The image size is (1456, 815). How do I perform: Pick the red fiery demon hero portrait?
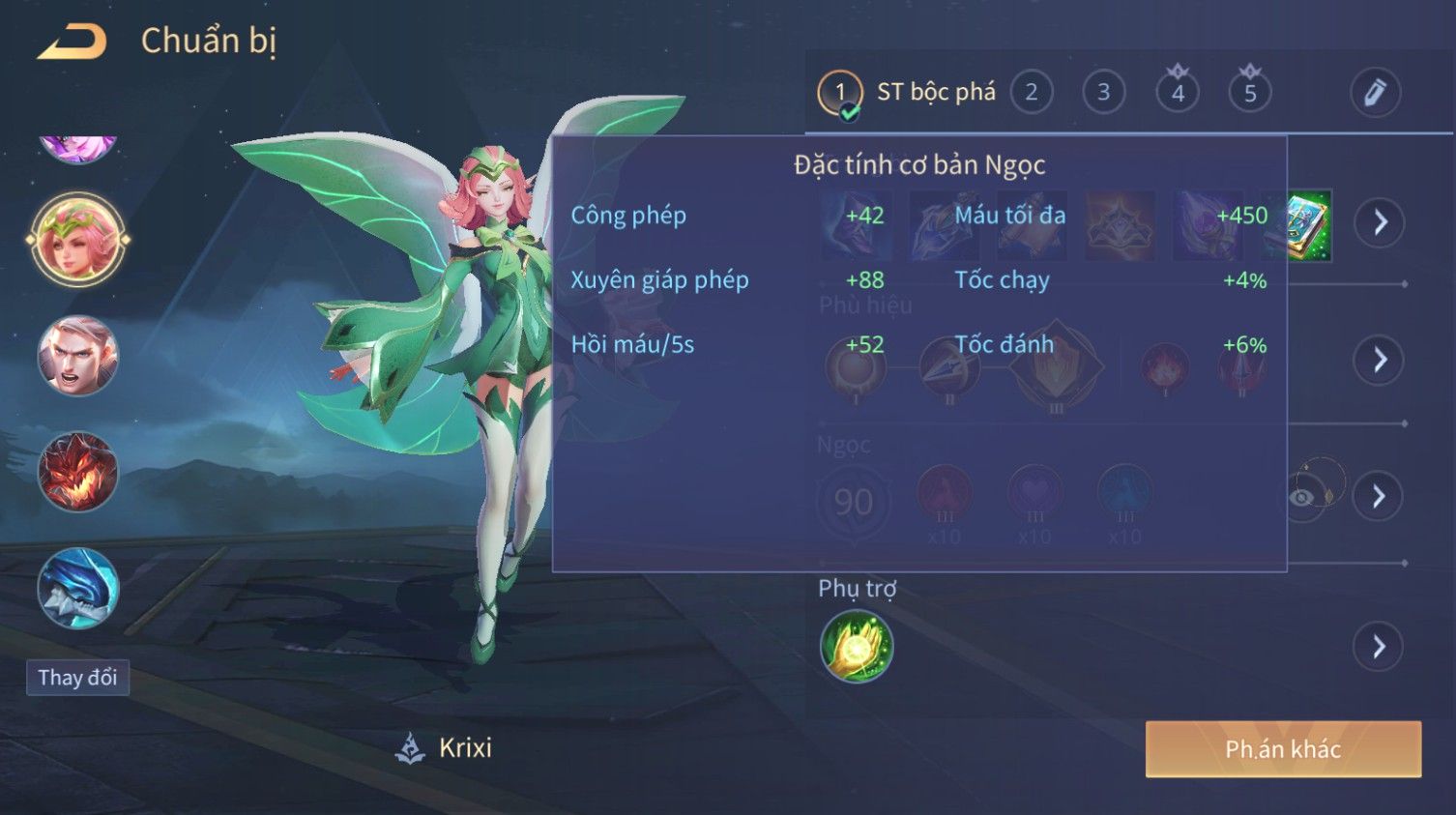[x=77, y=472]
